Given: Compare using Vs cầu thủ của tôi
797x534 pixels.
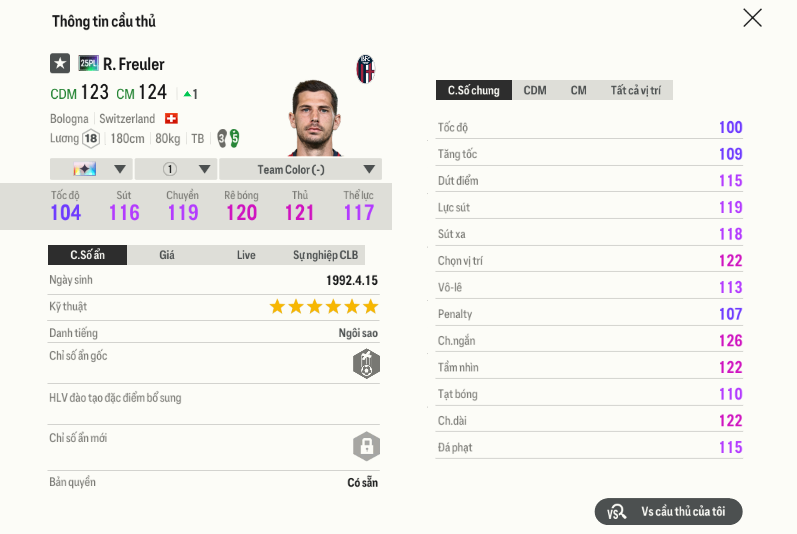Looking at the screenshot, I should 669,512.
